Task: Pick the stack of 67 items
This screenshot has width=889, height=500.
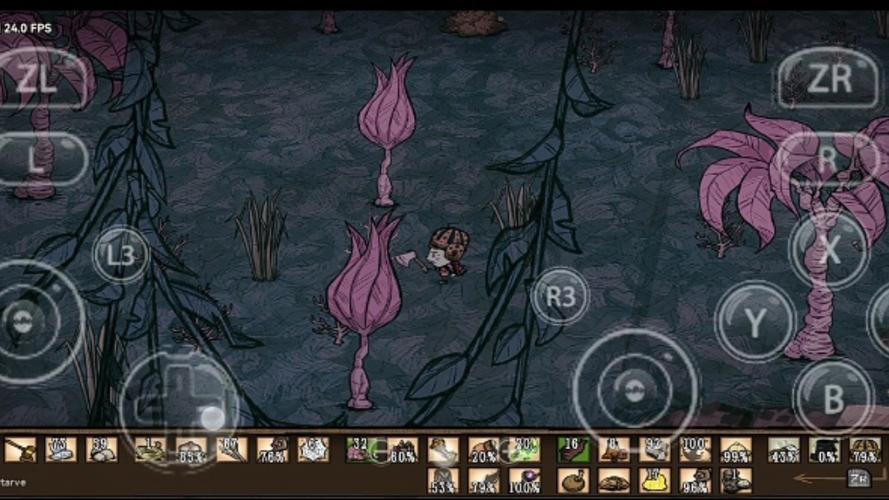Action: coord(232,450)
